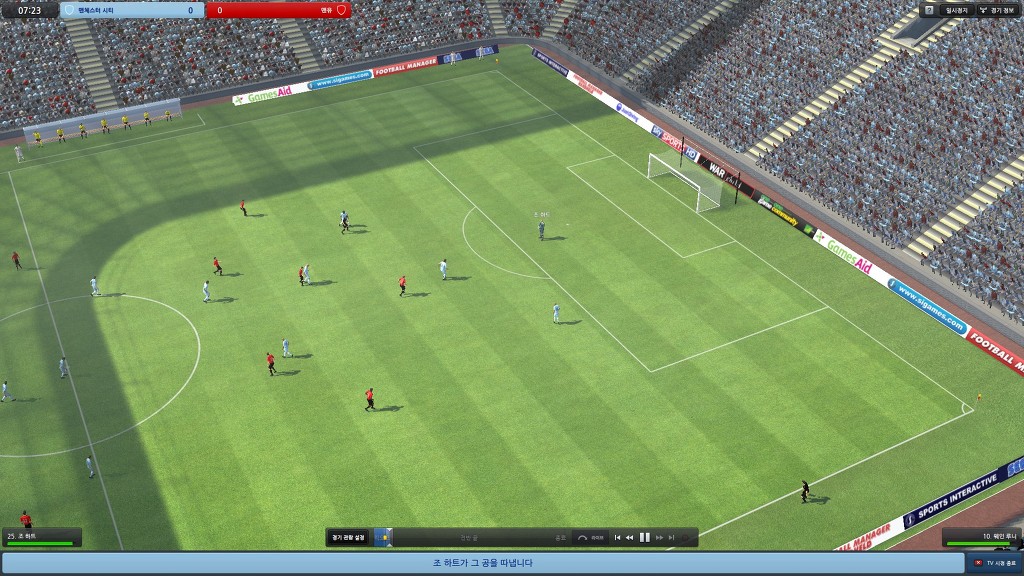
Task: Click the question mark help button
Action: coord(929,10)
